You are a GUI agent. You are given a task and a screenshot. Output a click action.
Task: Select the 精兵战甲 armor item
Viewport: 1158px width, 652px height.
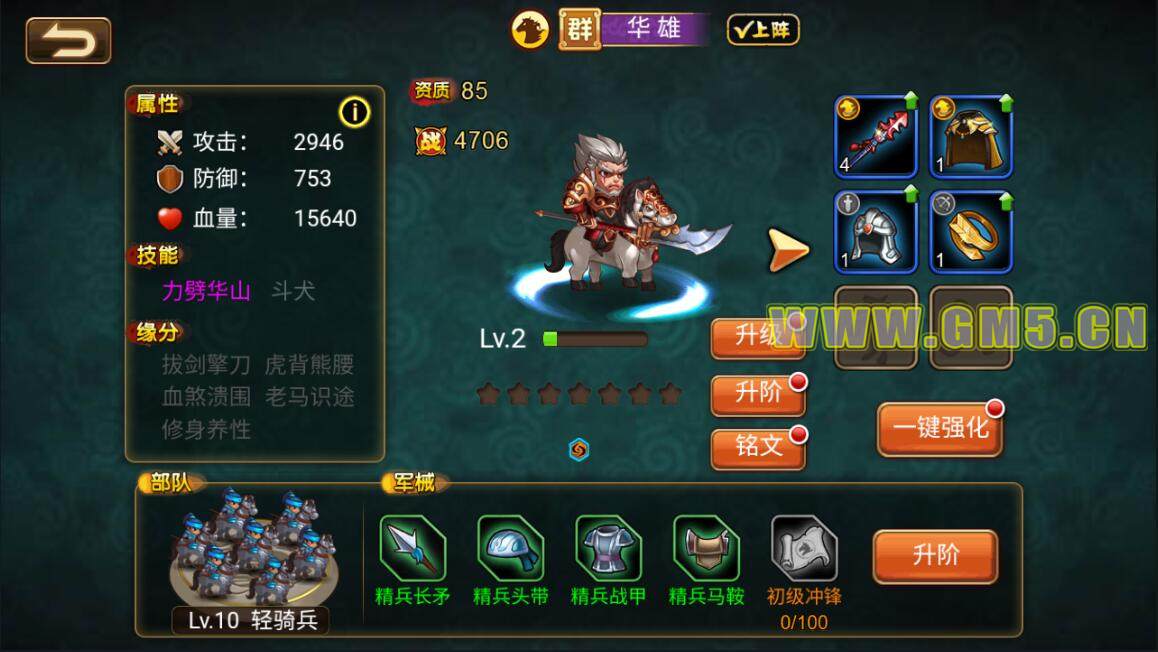pos(608,550)
